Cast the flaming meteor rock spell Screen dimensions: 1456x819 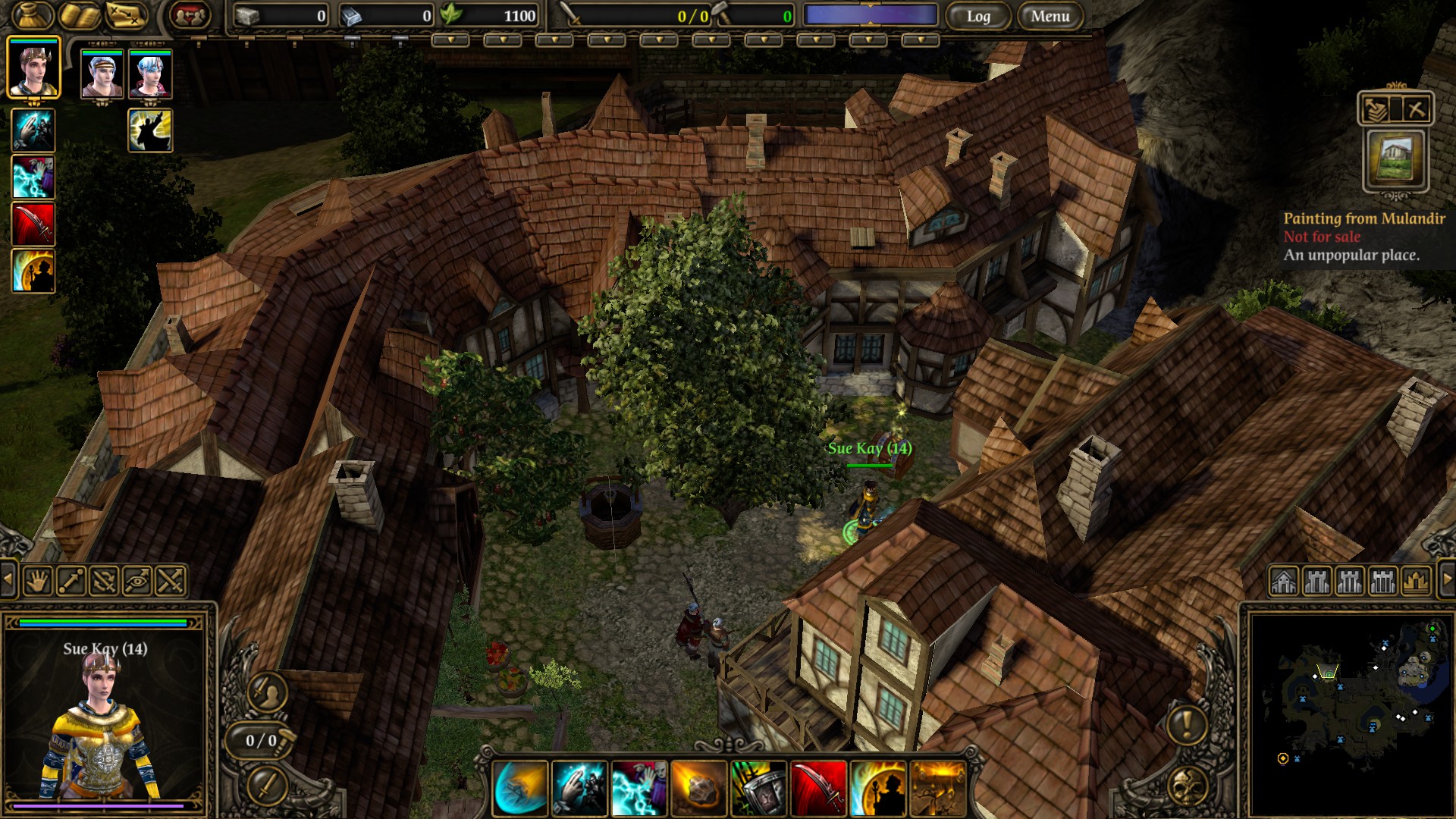[x=698, y=789]
